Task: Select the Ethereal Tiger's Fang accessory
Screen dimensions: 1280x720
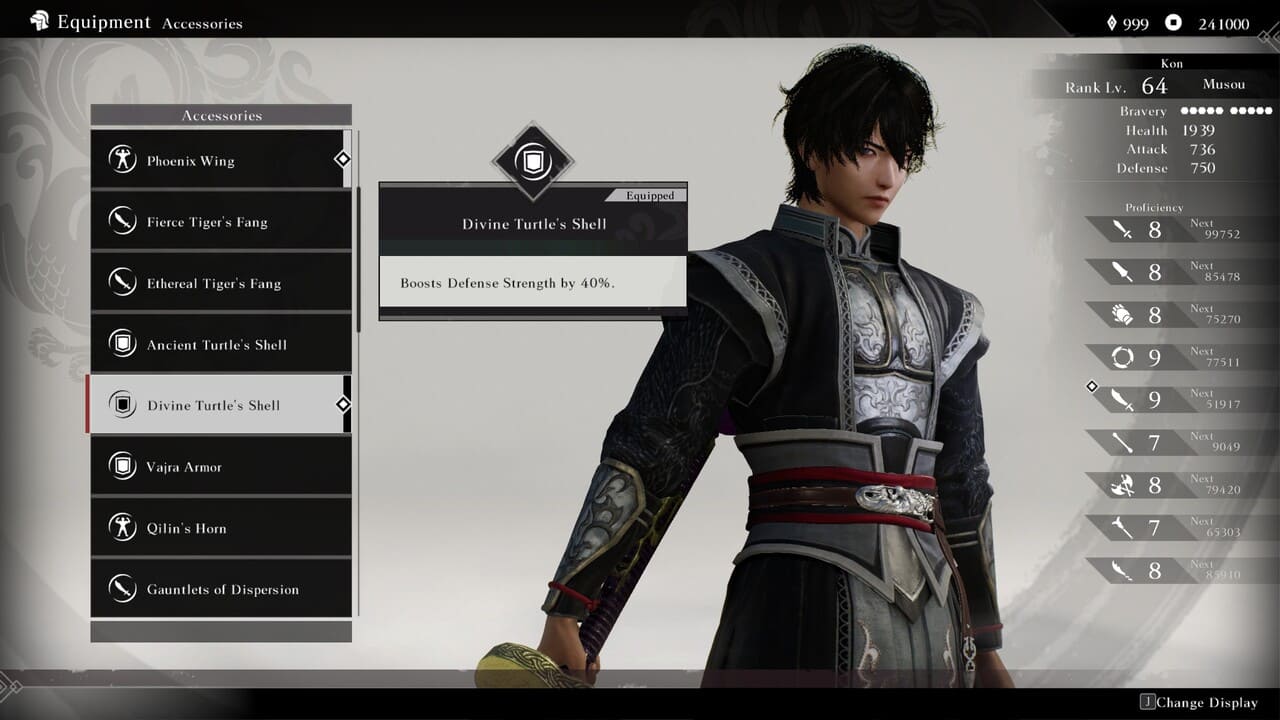Action: [220, 283]
